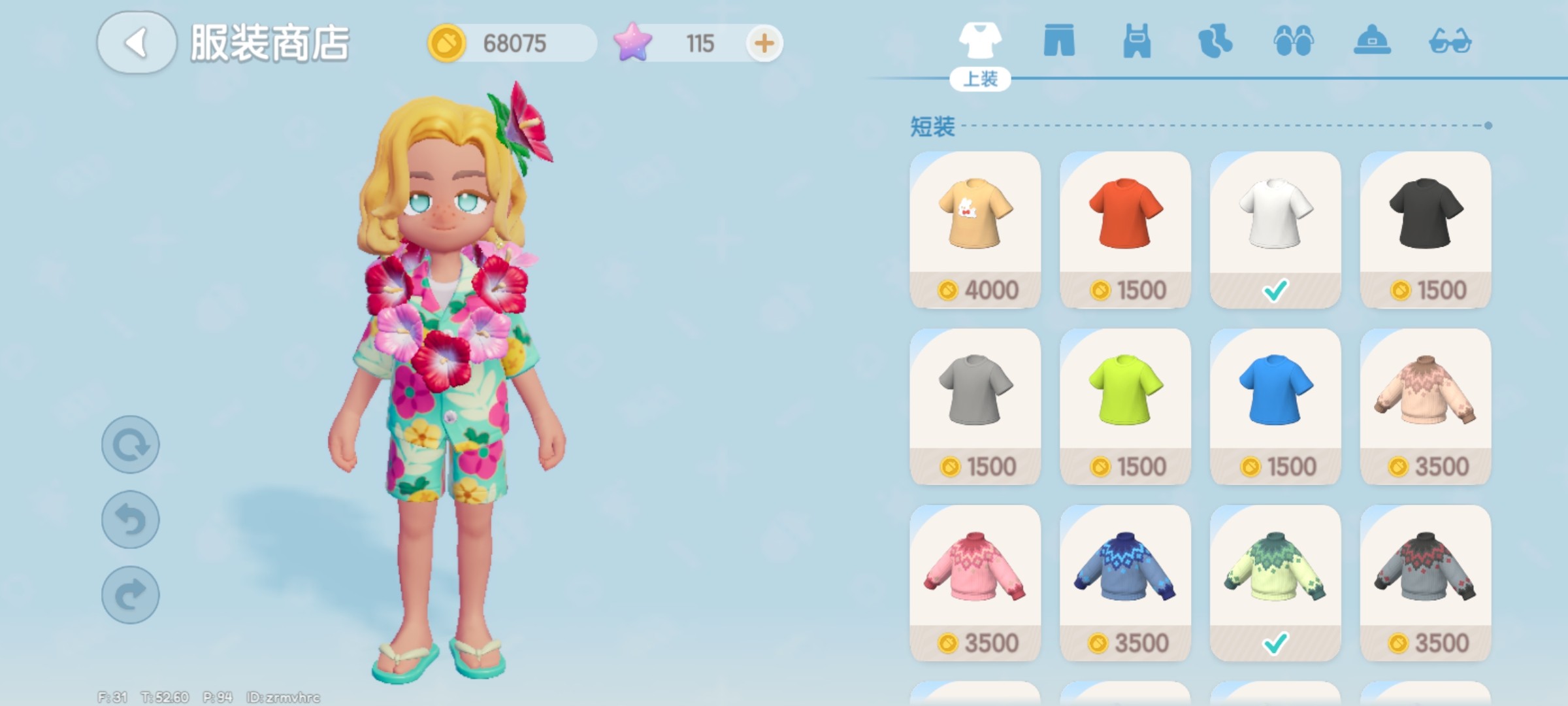
Task: Select the footwear category tab
Action: [x=1293, y=41]
